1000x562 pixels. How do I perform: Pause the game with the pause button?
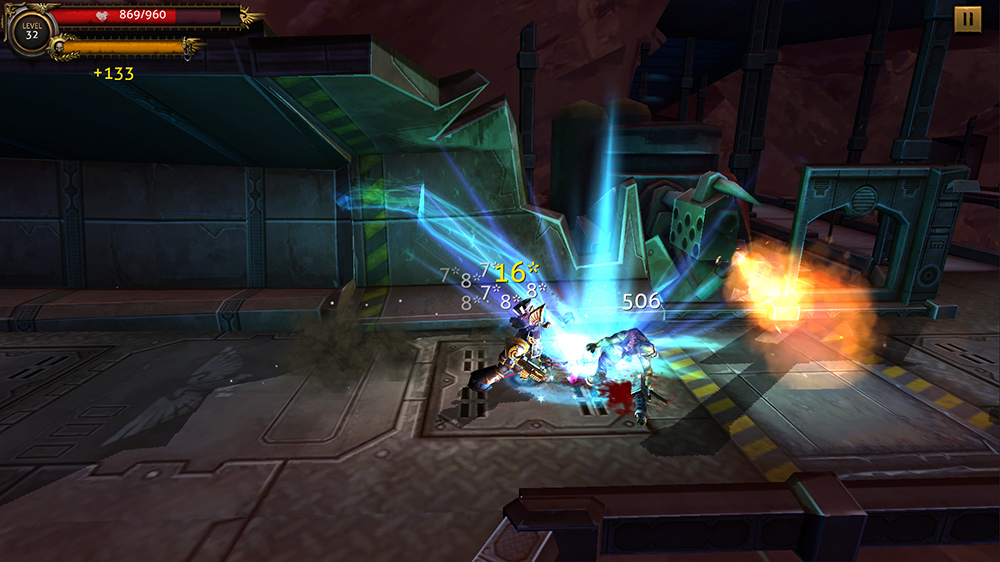pos(967,19)
